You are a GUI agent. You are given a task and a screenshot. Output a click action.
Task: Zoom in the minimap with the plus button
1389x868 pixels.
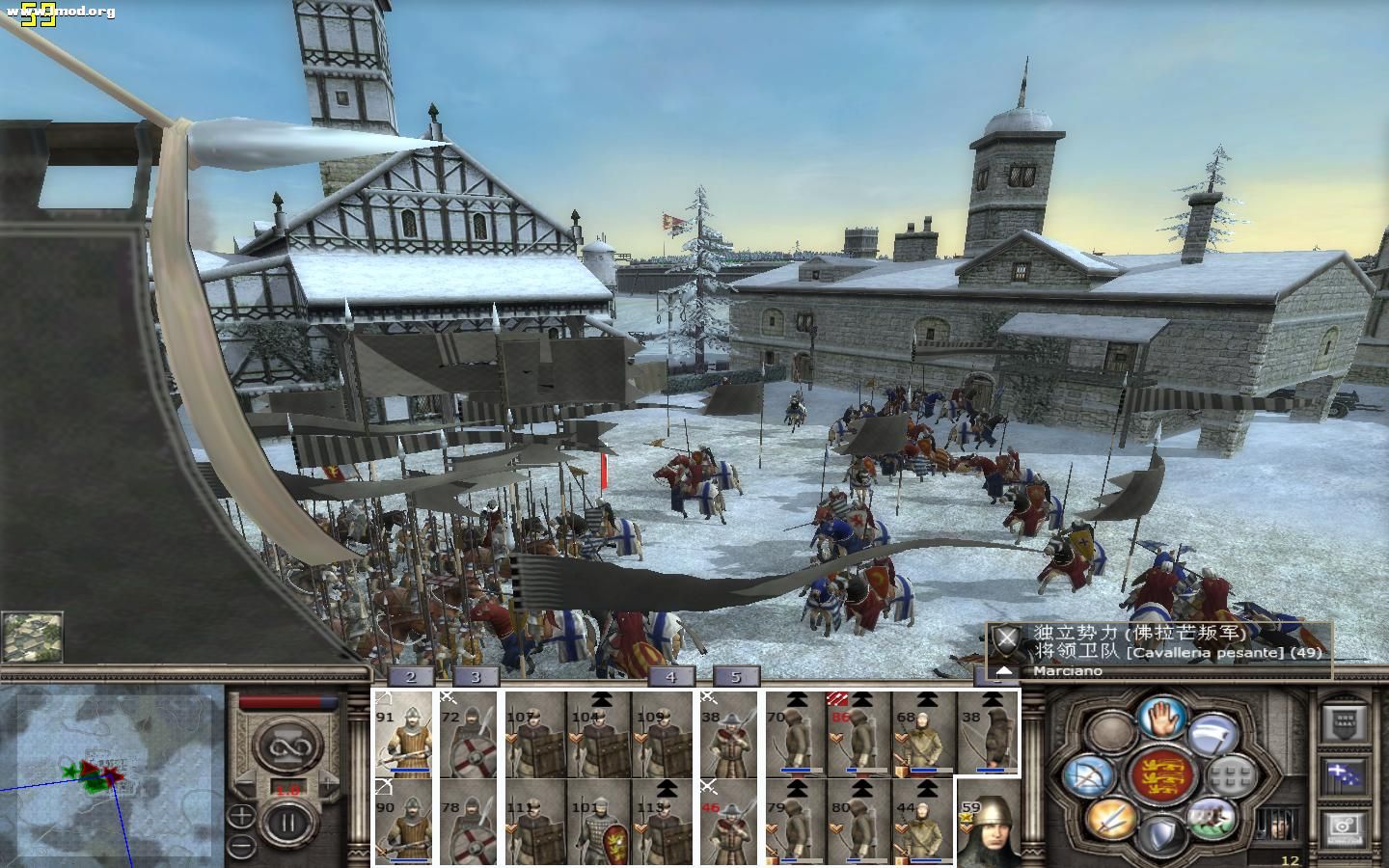(241, 816)
